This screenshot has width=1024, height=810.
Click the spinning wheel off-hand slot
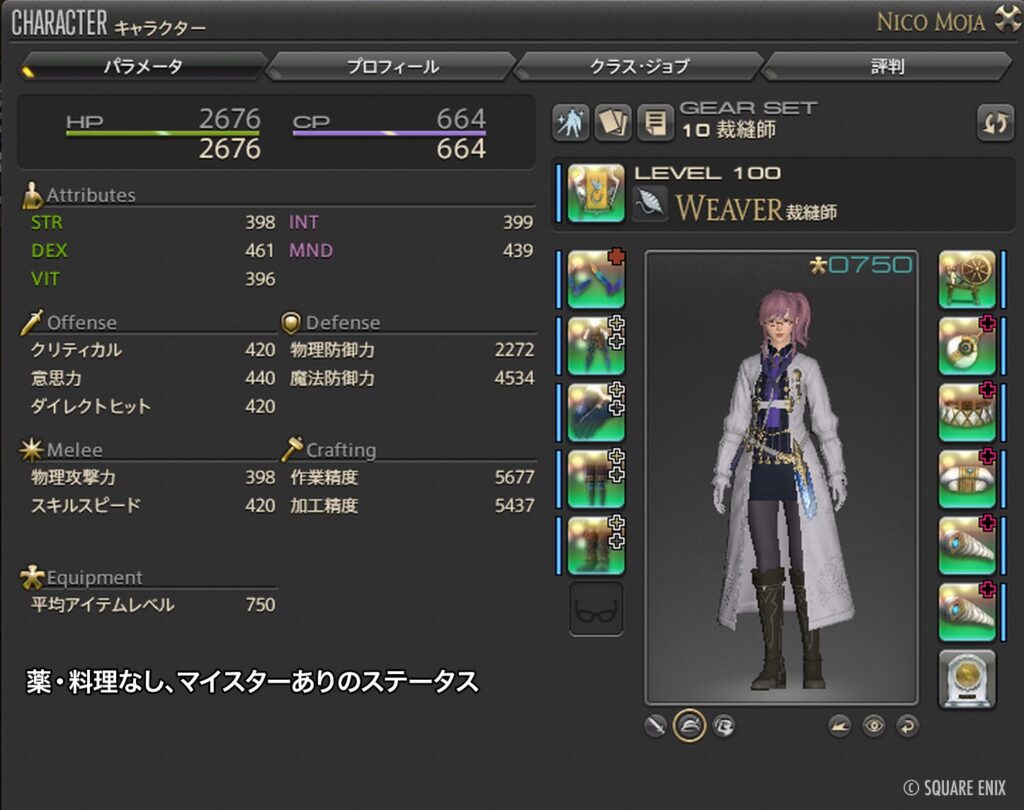point(967,279)
